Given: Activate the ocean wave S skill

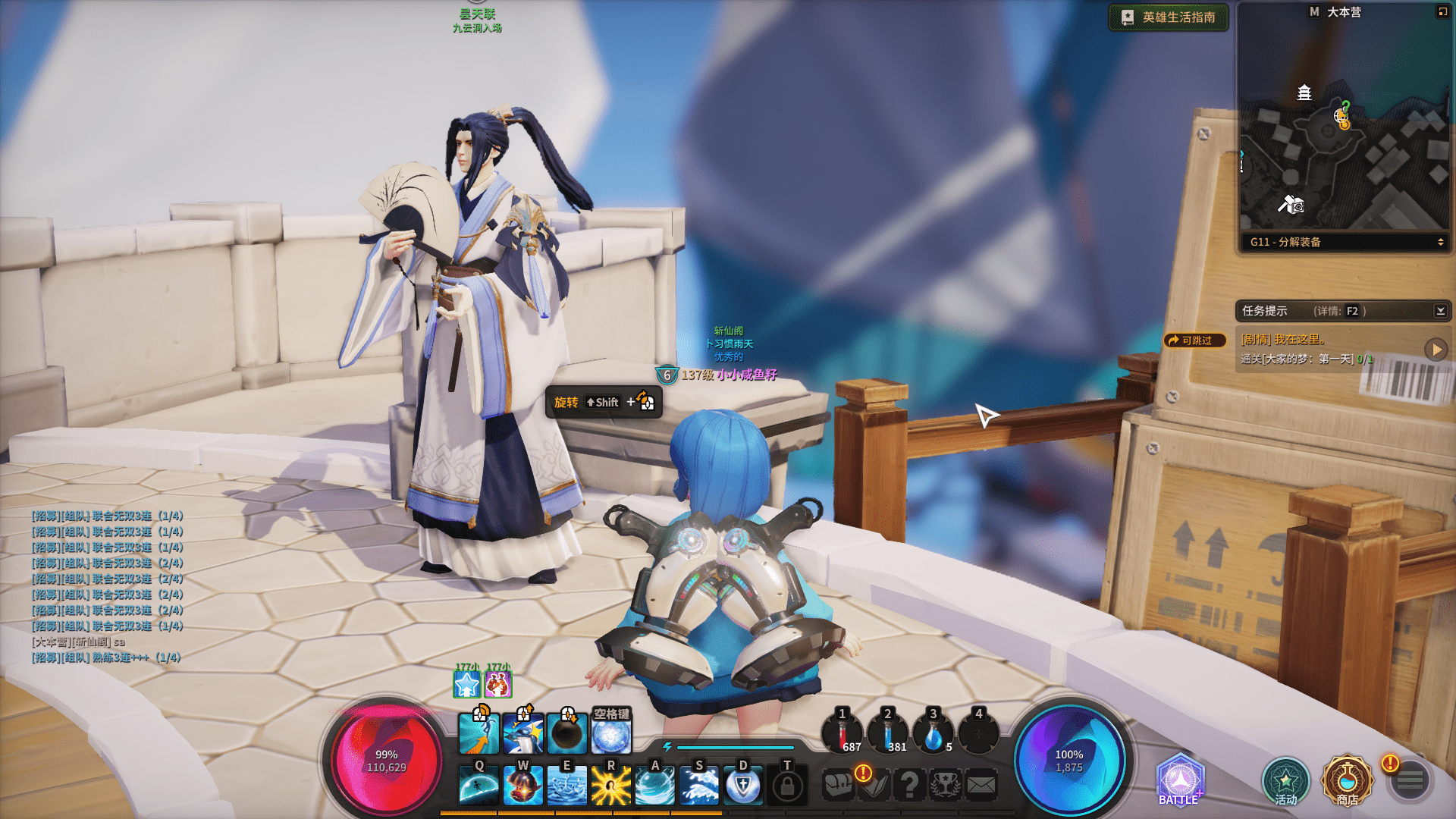Looking at the screenshot, I should (698, 785).
